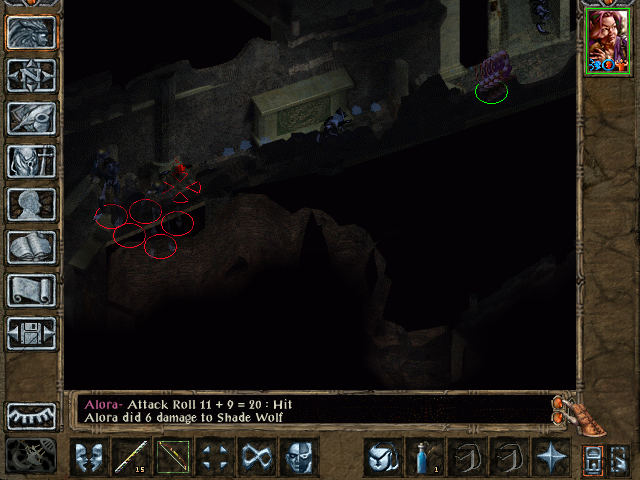Activate the talk masks button
The height and width of the screenshot is (480, 640).
(x=88, y=458)
